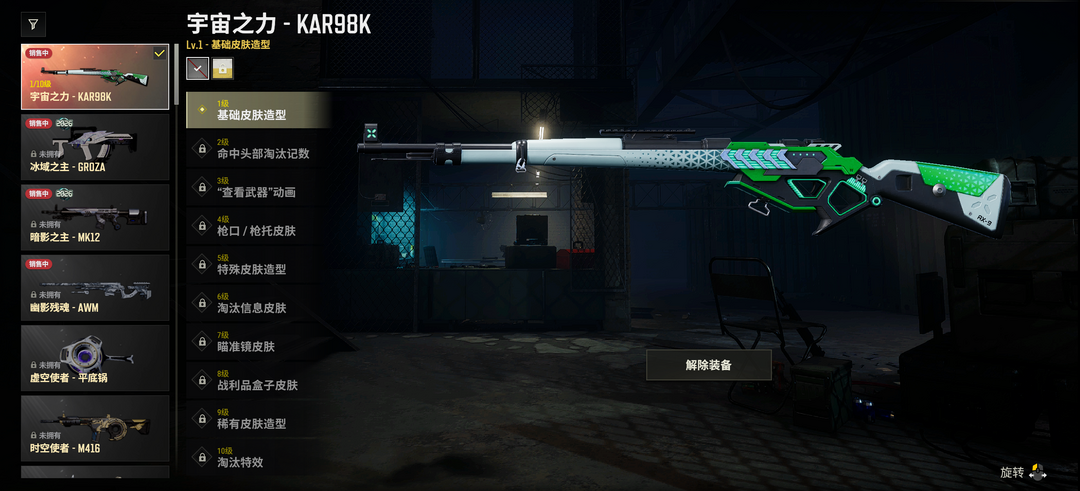Choose the 虚空使者 - 平底锅 pan skin

tap(95, 358)
